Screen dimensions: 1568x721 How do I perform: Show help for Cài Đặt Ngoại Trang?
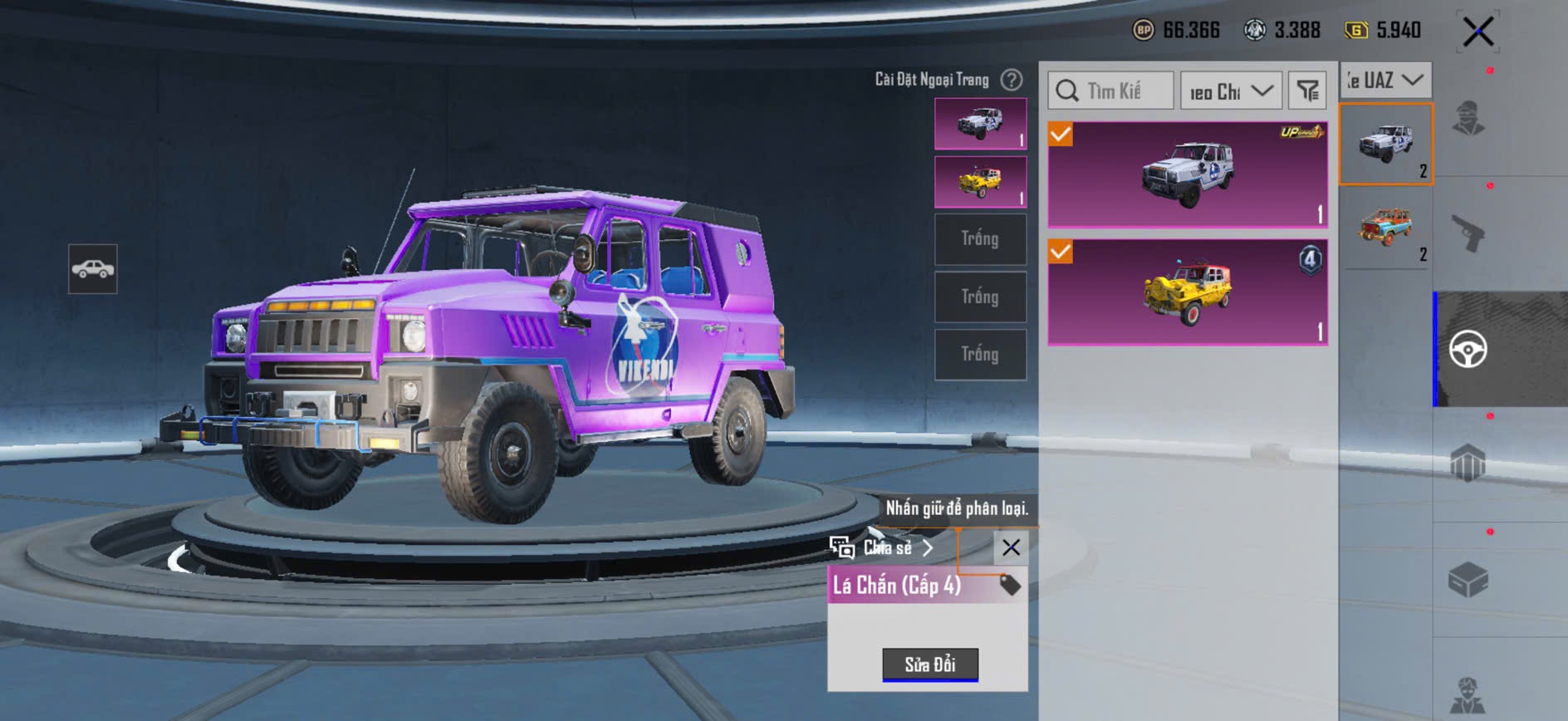click(x=1012, y=80)
